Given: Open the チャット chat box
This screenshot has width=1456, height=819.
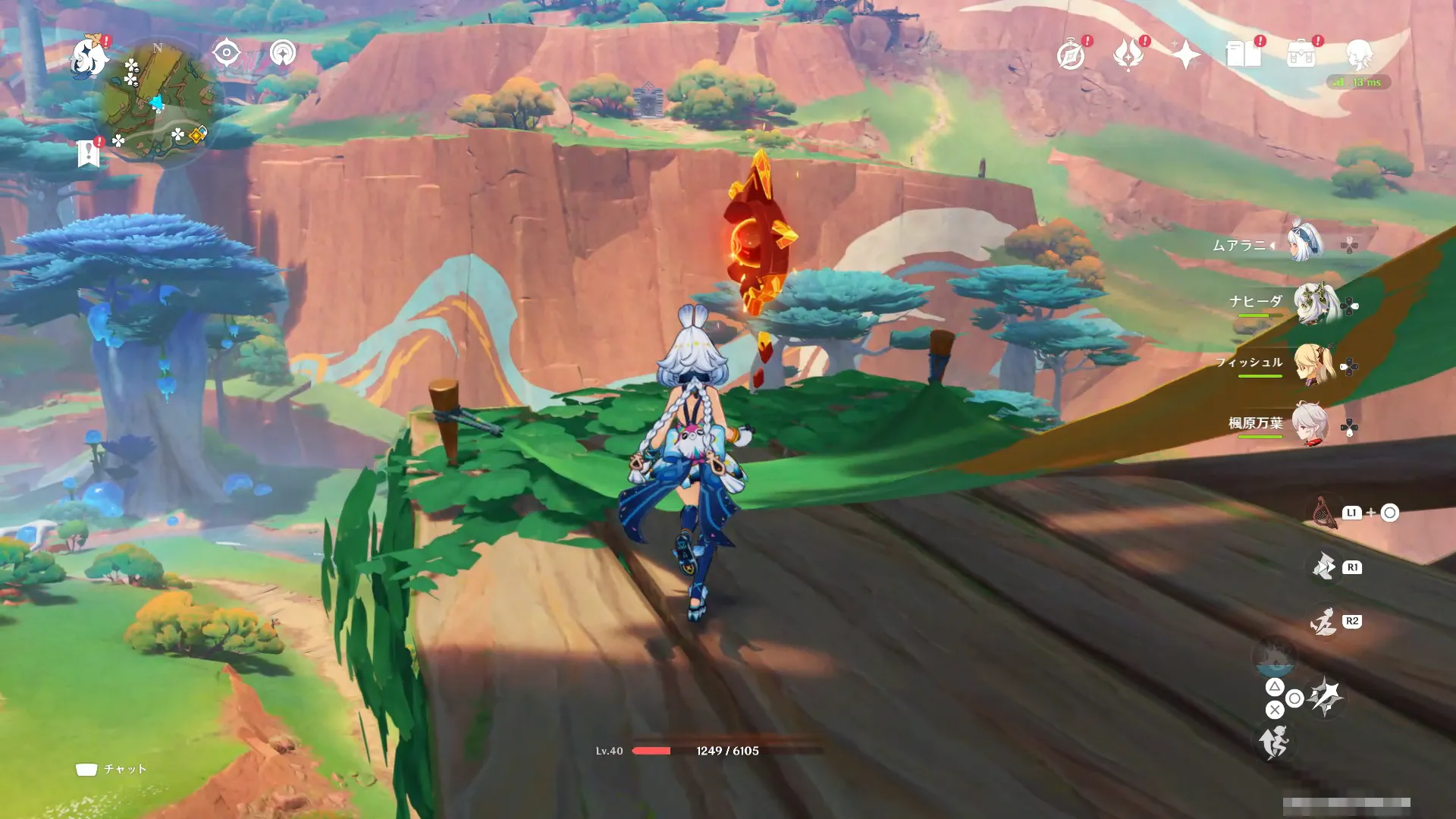Looking at the screenshot, I should tap(111, 769).
